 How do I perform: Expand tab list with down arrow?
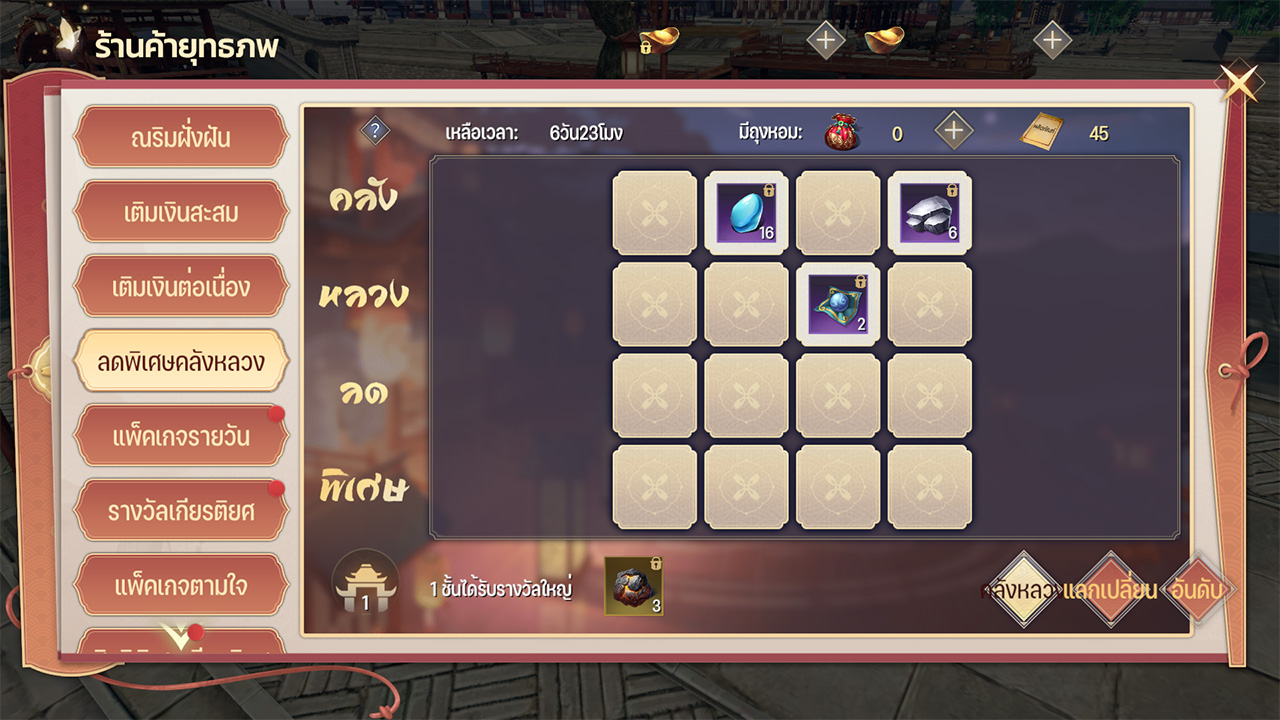177,637
